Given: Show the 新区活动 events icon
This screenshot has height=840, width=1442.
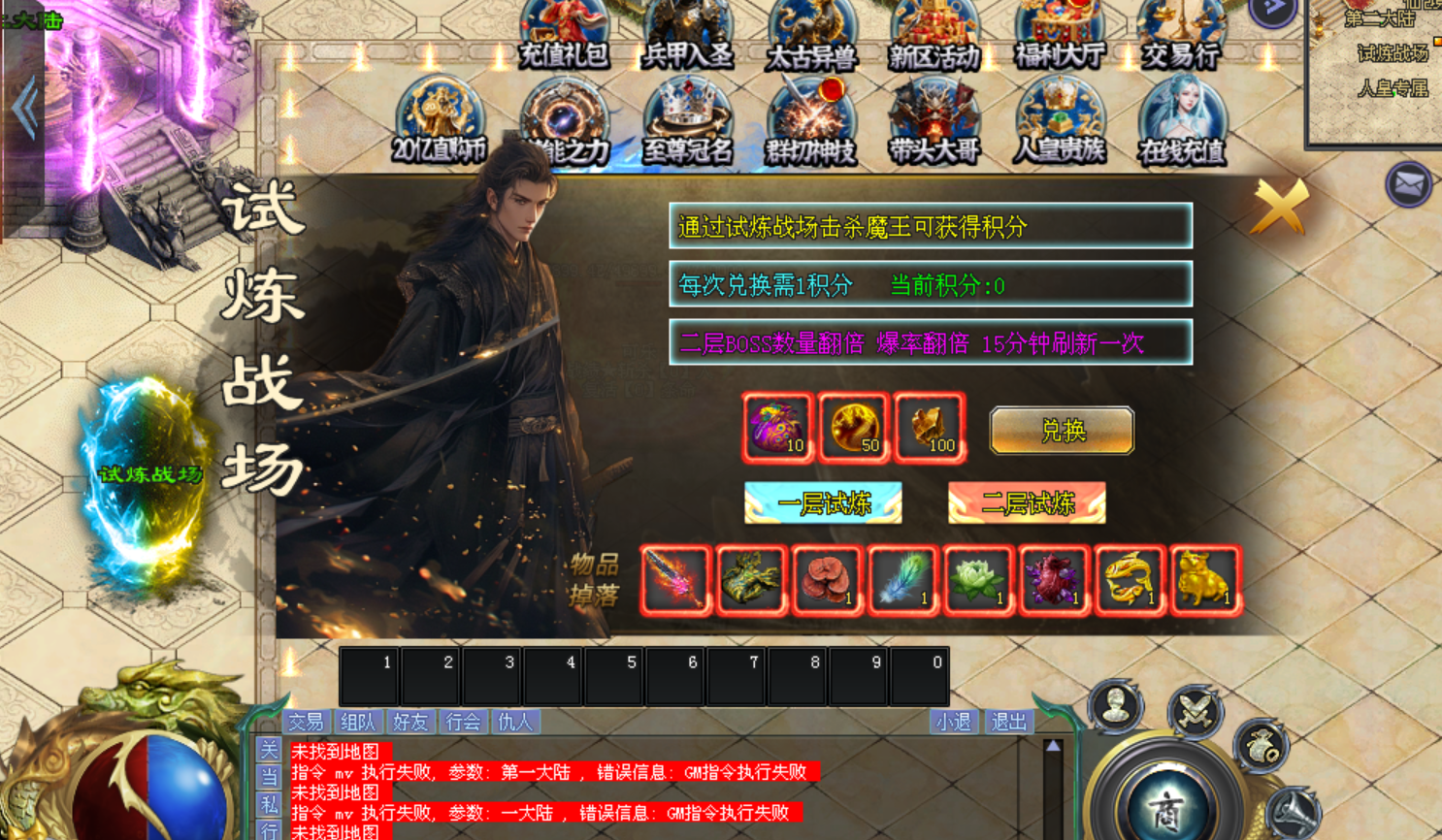Looking at the screenshot, I should tap(934, 34).
